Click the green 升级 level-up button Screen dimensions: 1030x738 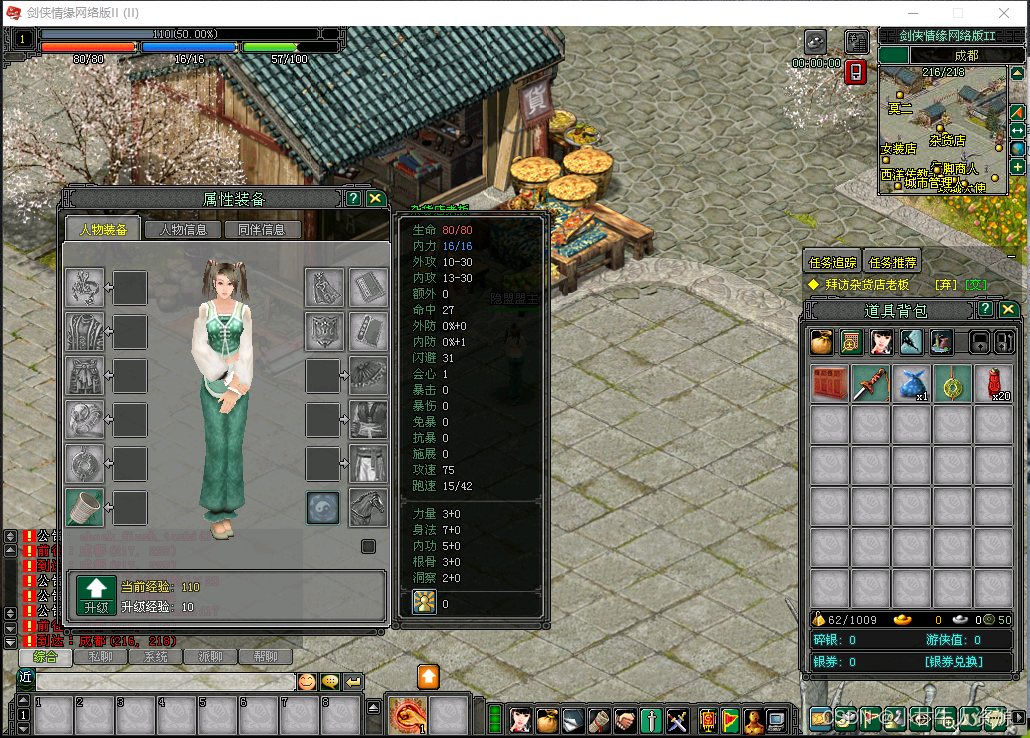coord(96,594)
